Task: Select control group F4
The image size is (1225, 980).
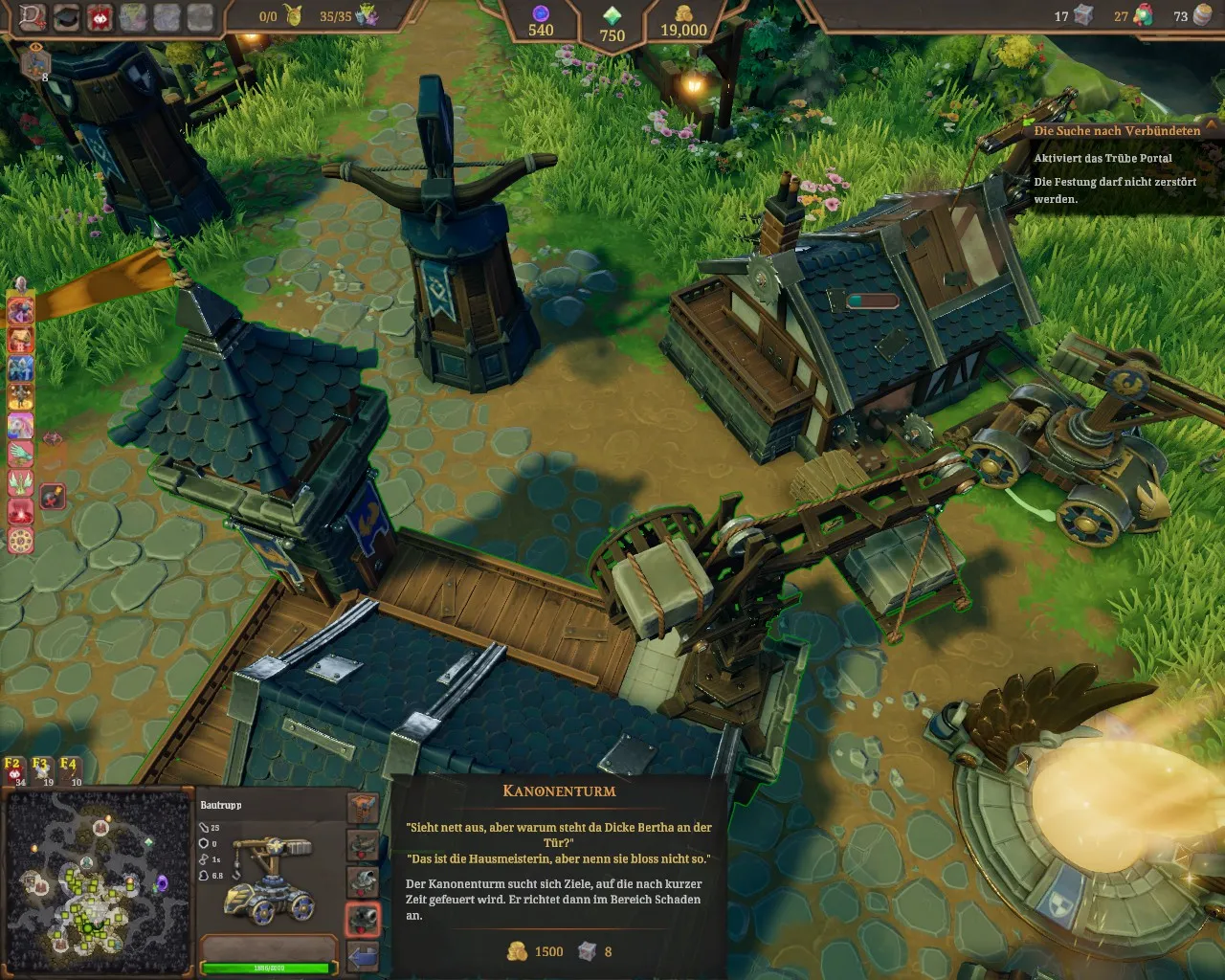Action: point(70,770)
